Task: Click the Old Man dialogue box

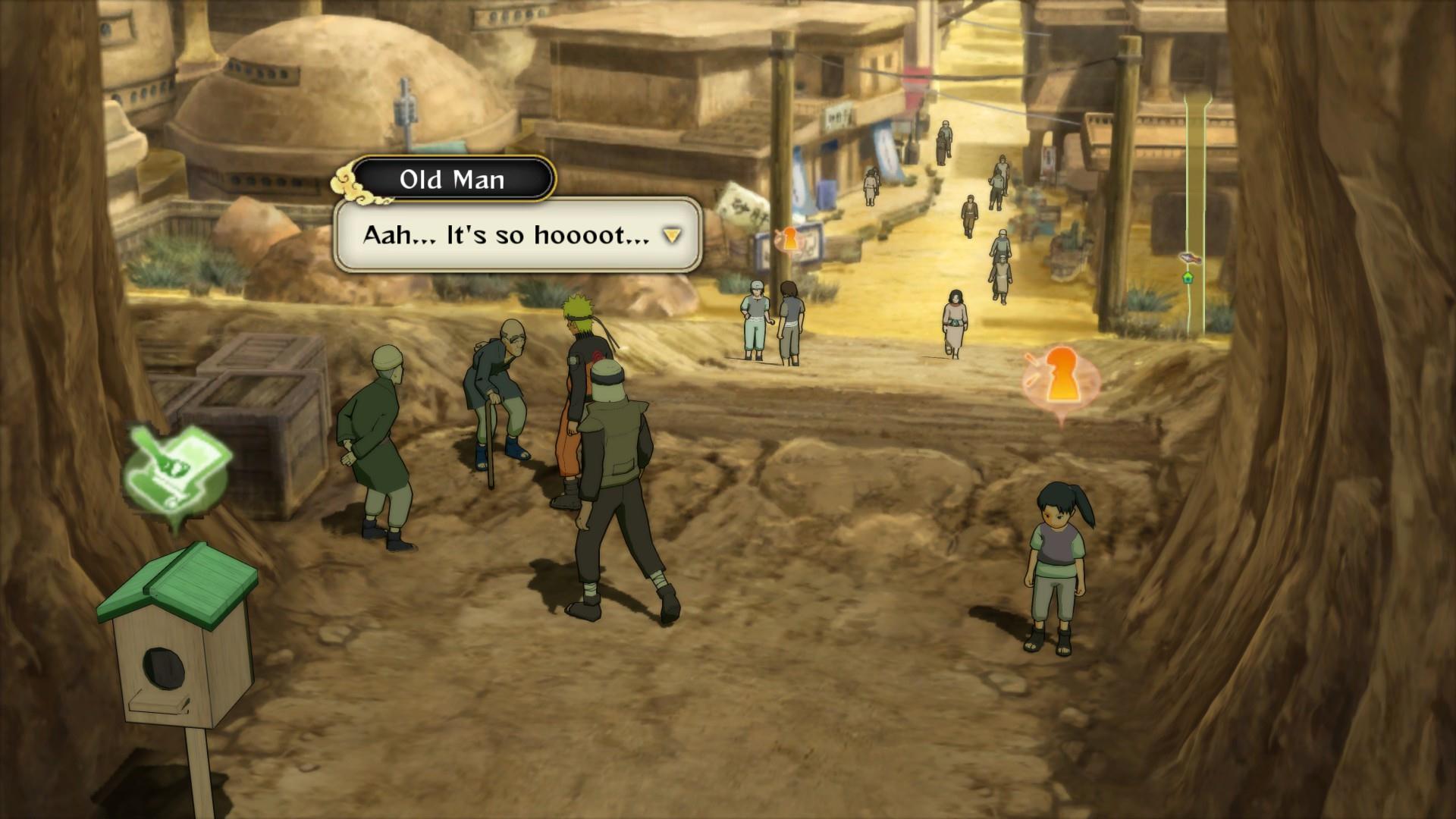Action: click(516, 235)
